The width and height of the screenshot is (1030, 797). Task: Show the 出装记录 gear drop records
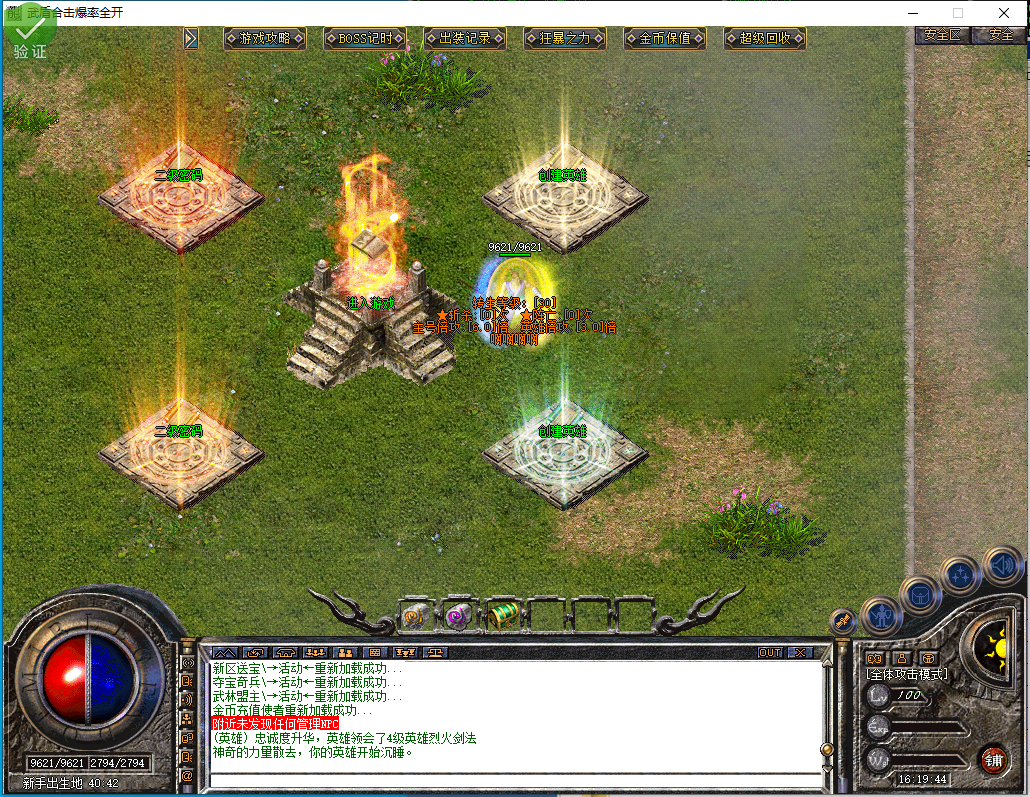click(465, 38)
